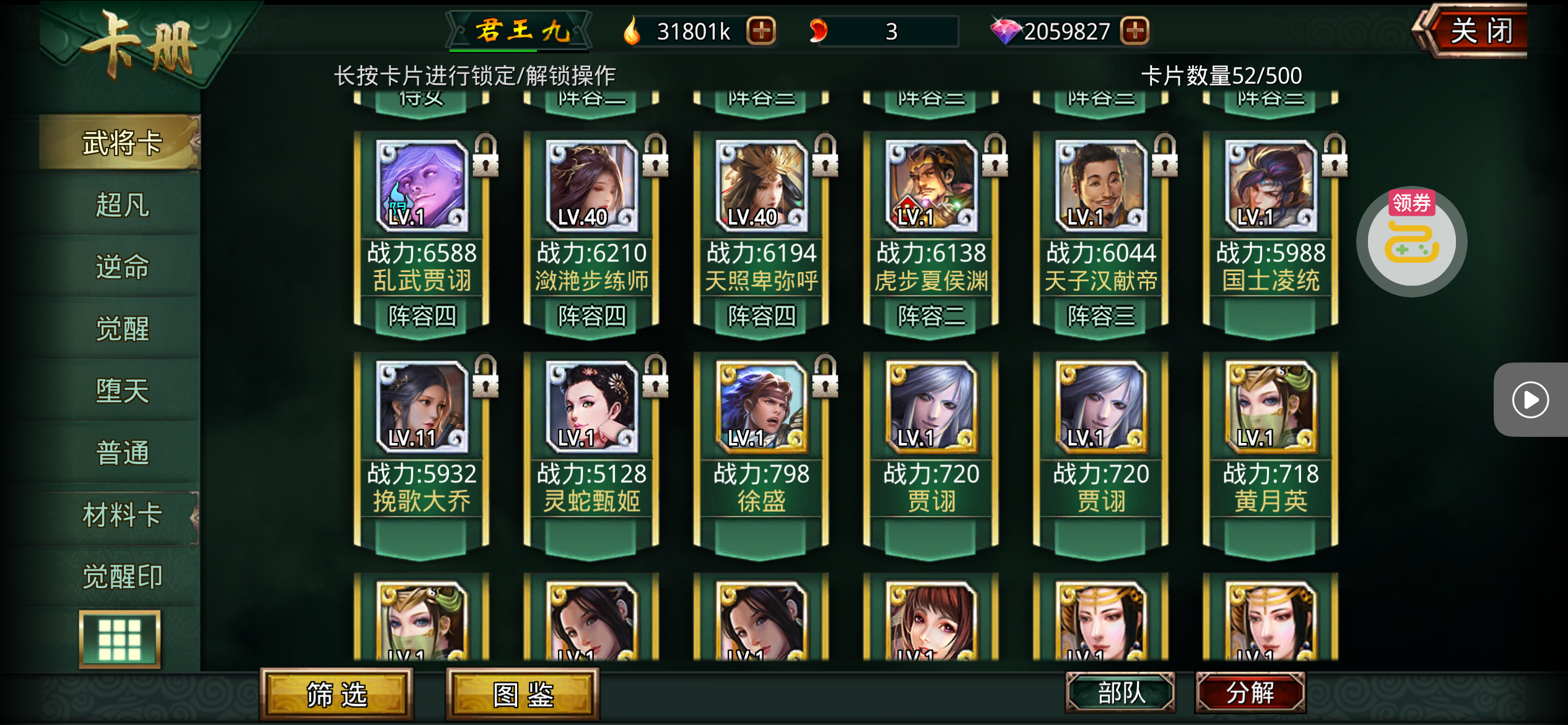Screen dimensions: 1568x725
Task: Tap the 领券 coupon overlay icon
Action: point(1411,240)
